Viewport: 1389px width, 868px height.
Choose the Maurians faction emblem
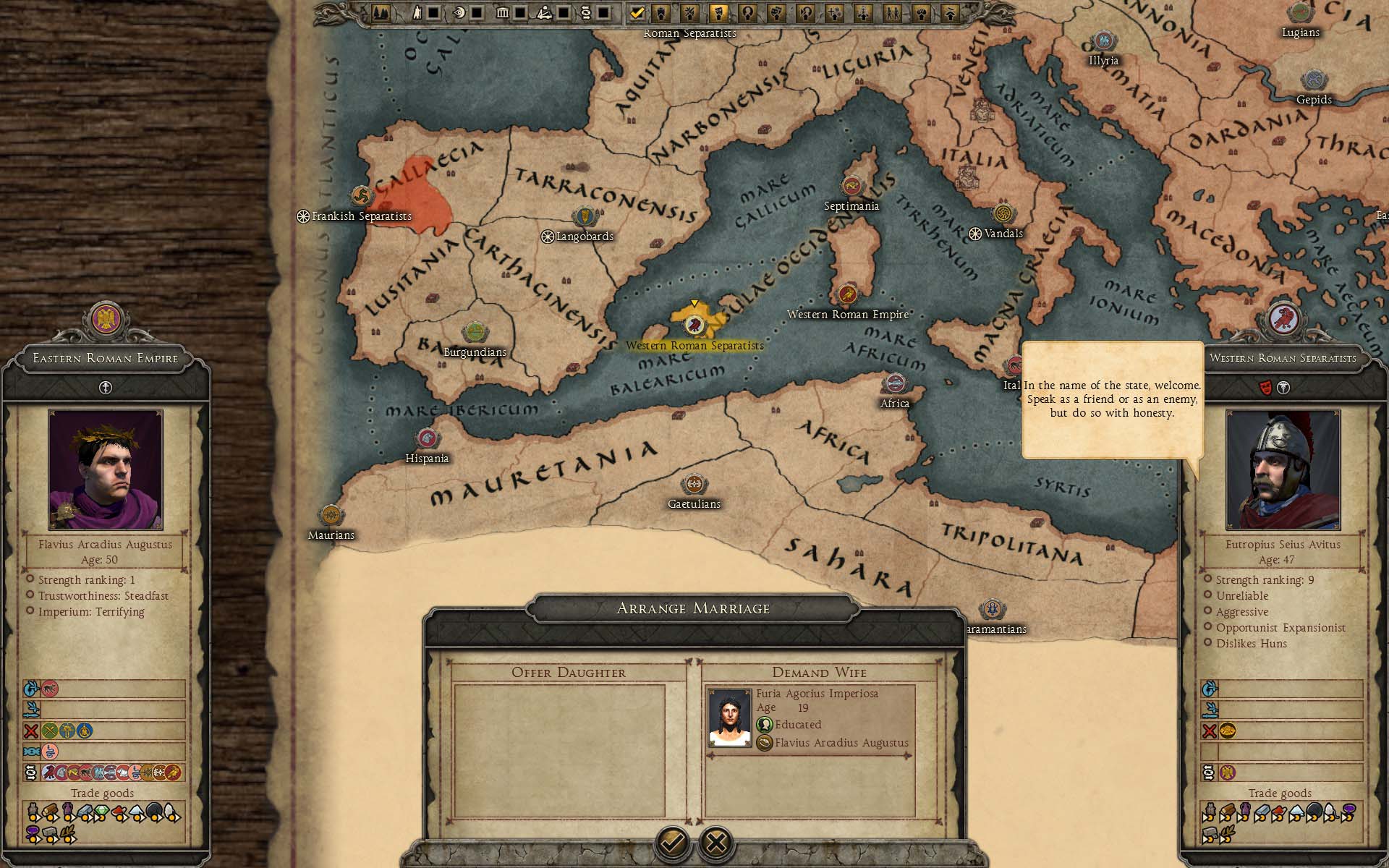[331, 516]
